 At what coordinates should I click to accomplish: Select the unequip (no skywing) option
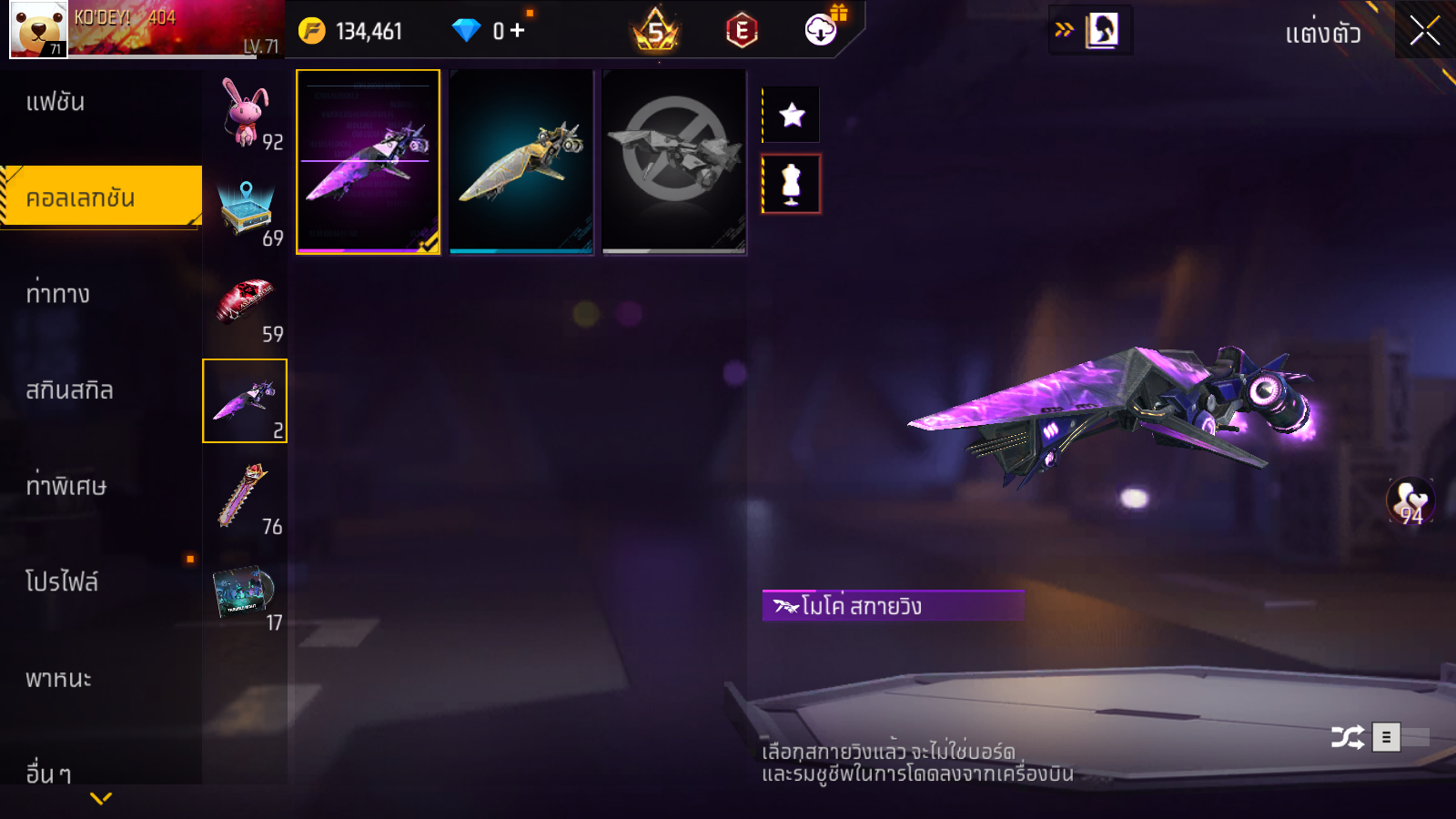(x=673, y=162)
